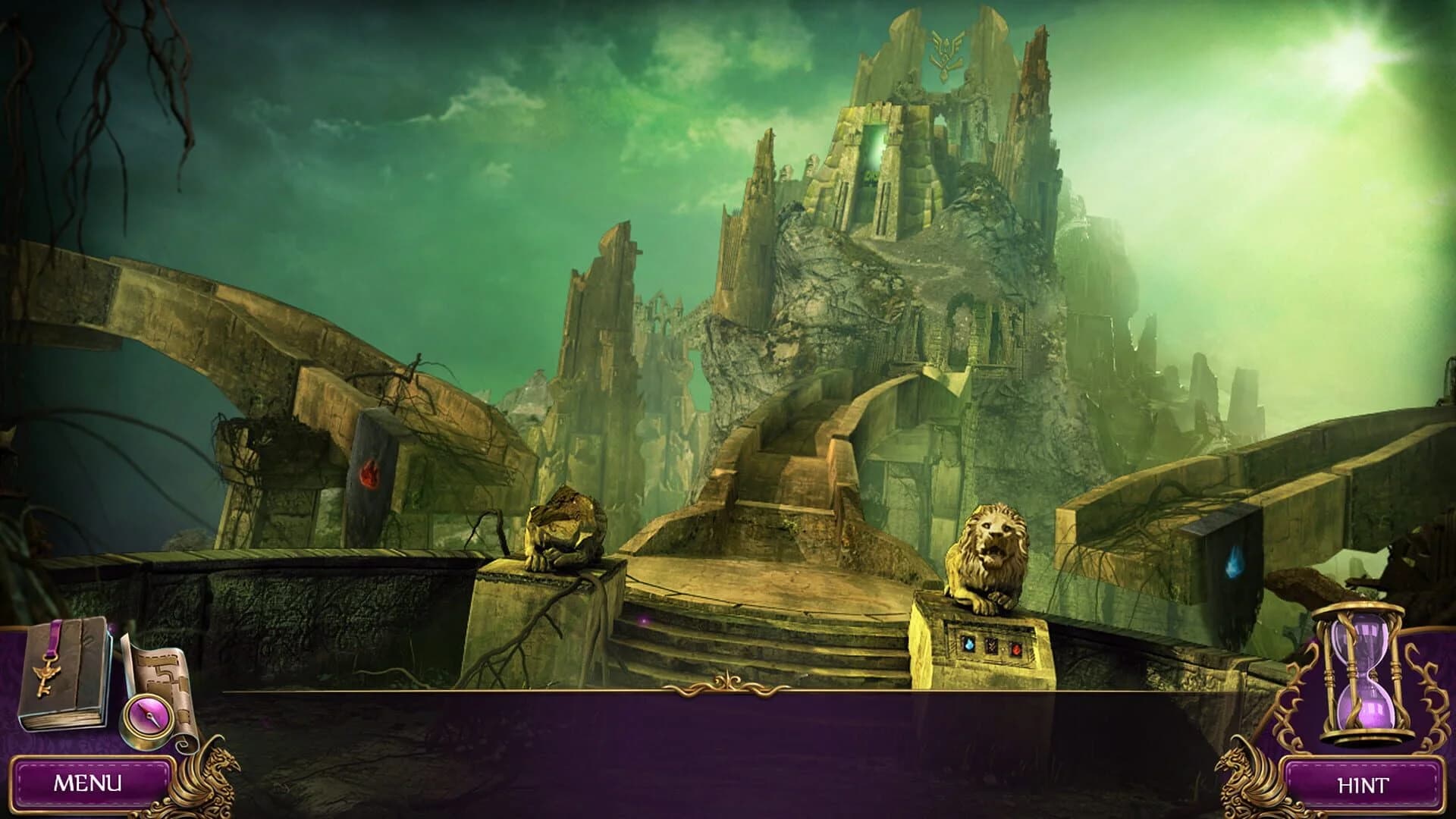Click the engraved rune plaque between the gems
The image size is (1456, 819).
992,645
